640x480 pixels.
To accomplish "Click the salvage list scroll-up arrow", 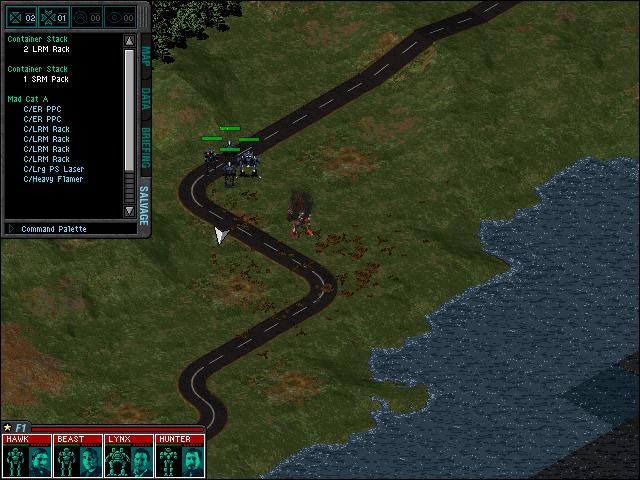I will [129, 41].
